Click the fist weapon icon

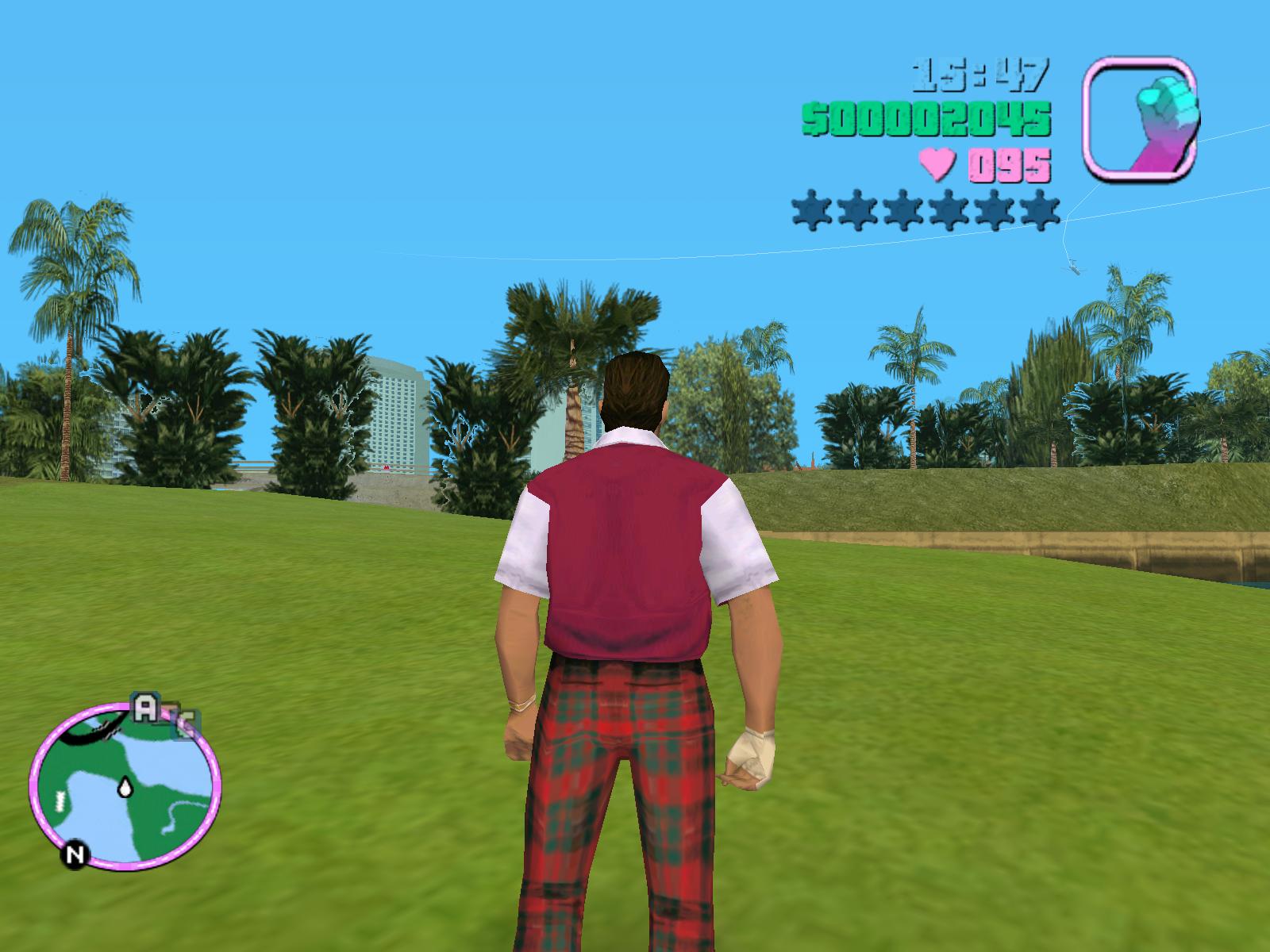coord(1142,117)
